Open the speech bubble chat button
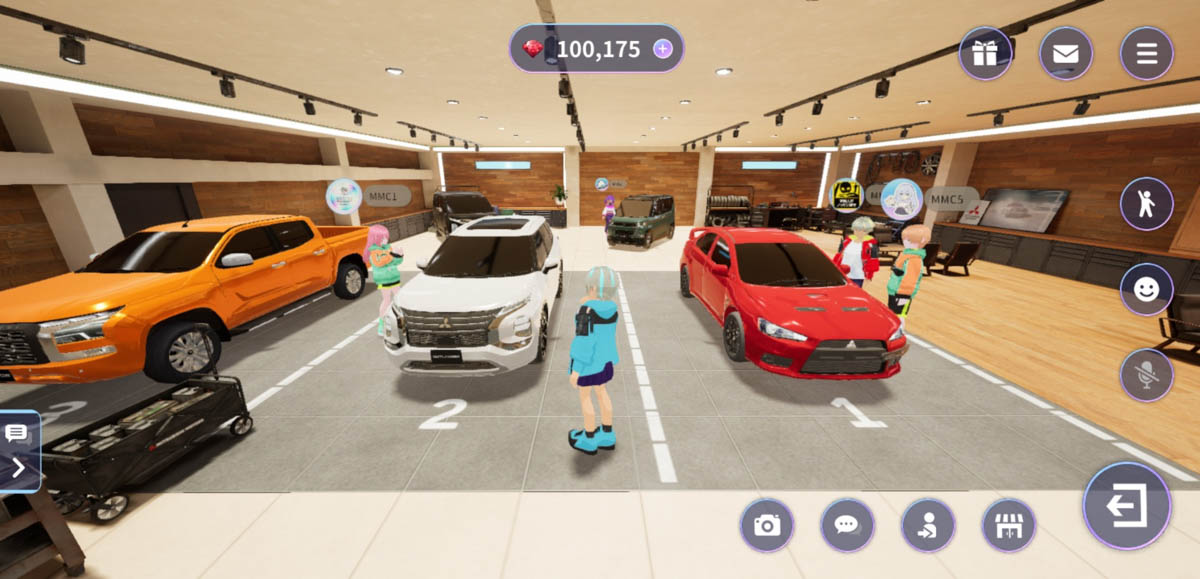1200x579 pixels. pos(847,525)
